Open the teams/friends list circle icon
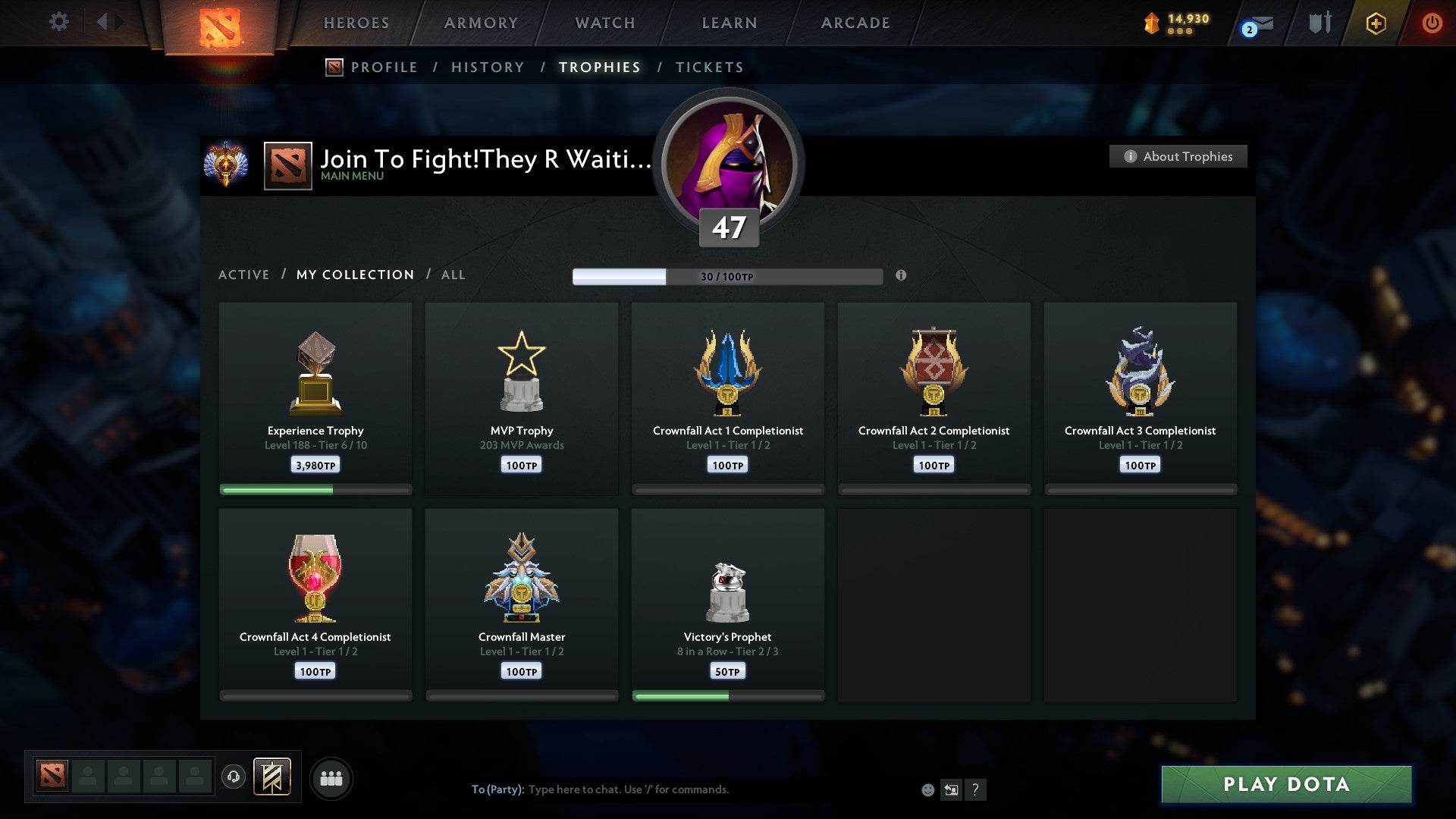Viewport: 1456px width, 819px height. coord(331,777)
